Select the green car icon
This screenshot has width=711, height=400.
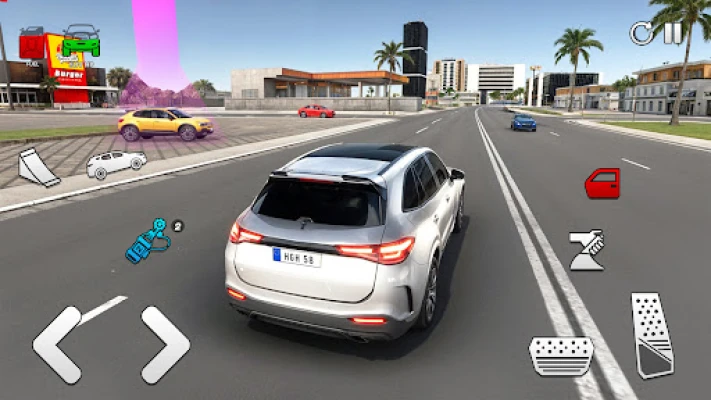pos(80,41)
